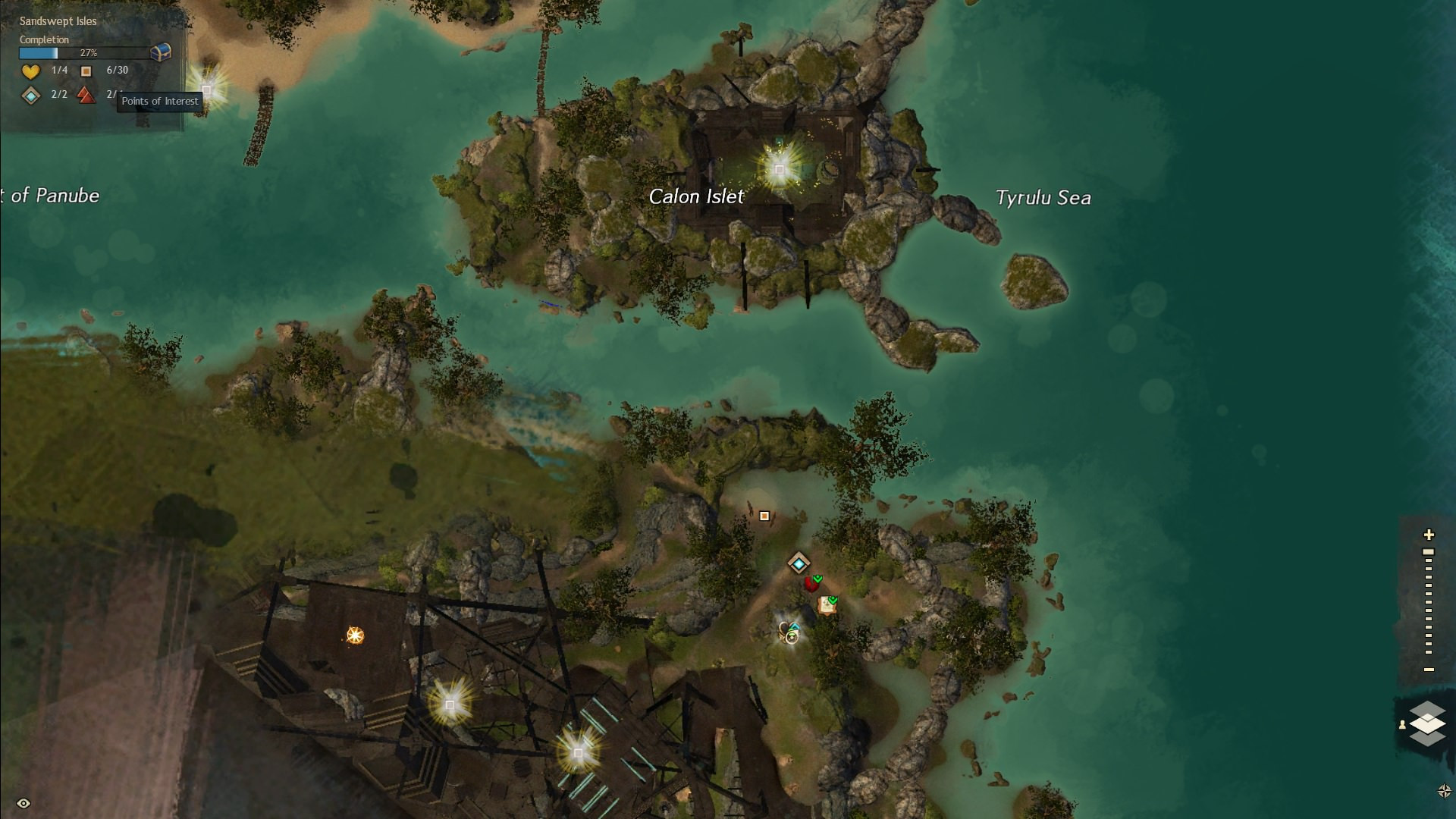Screen dimensions: 1456x819
Task: Toggle the eye map legend icon
Action: 24,803
